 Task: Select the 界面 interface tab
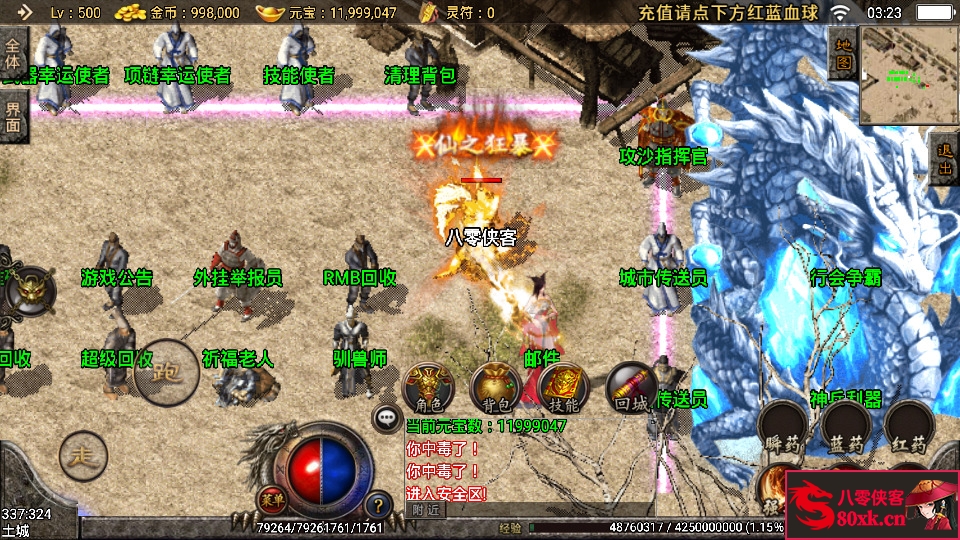pyautogui.click(x=13, y=116)
